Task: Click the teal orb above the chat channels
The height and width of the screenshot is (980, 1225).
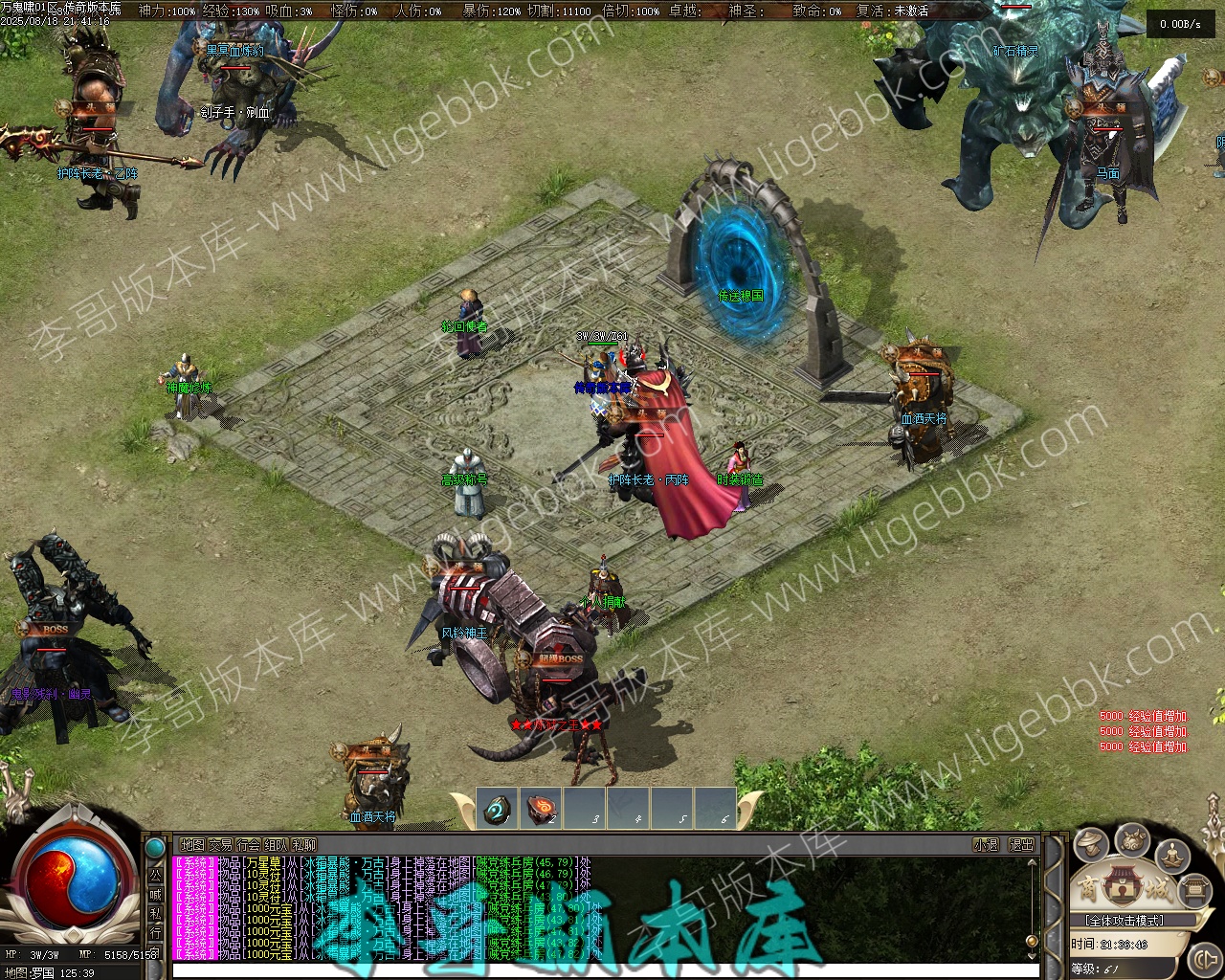Action: pyautogui.click(x=155, y=848)
